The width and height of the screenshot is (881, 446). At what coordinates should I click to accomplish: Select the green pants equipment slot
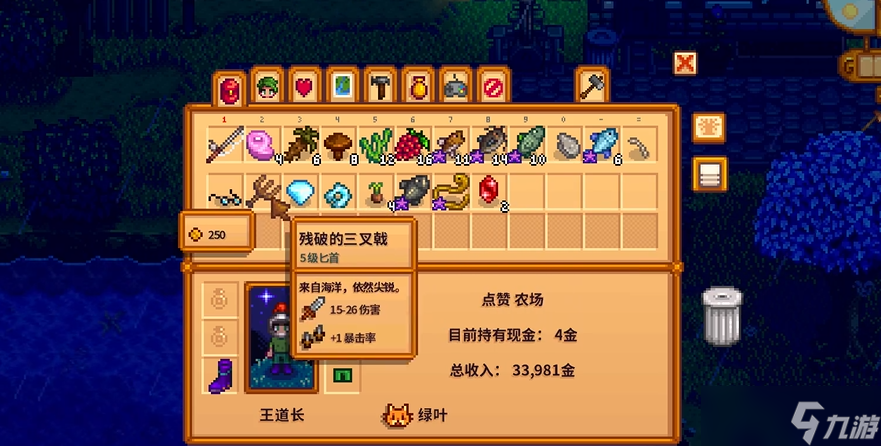pos(341,376)
